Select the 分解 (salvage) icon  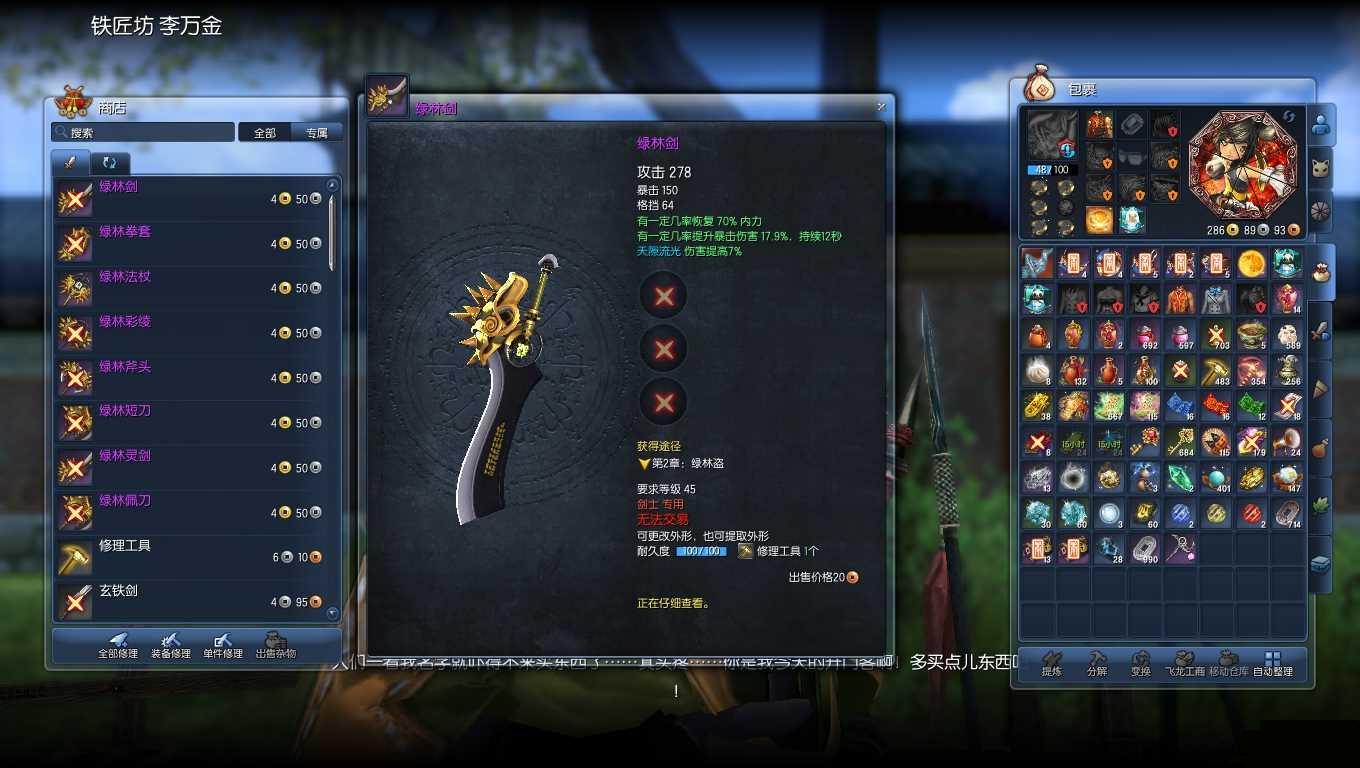click(1097, 658)
